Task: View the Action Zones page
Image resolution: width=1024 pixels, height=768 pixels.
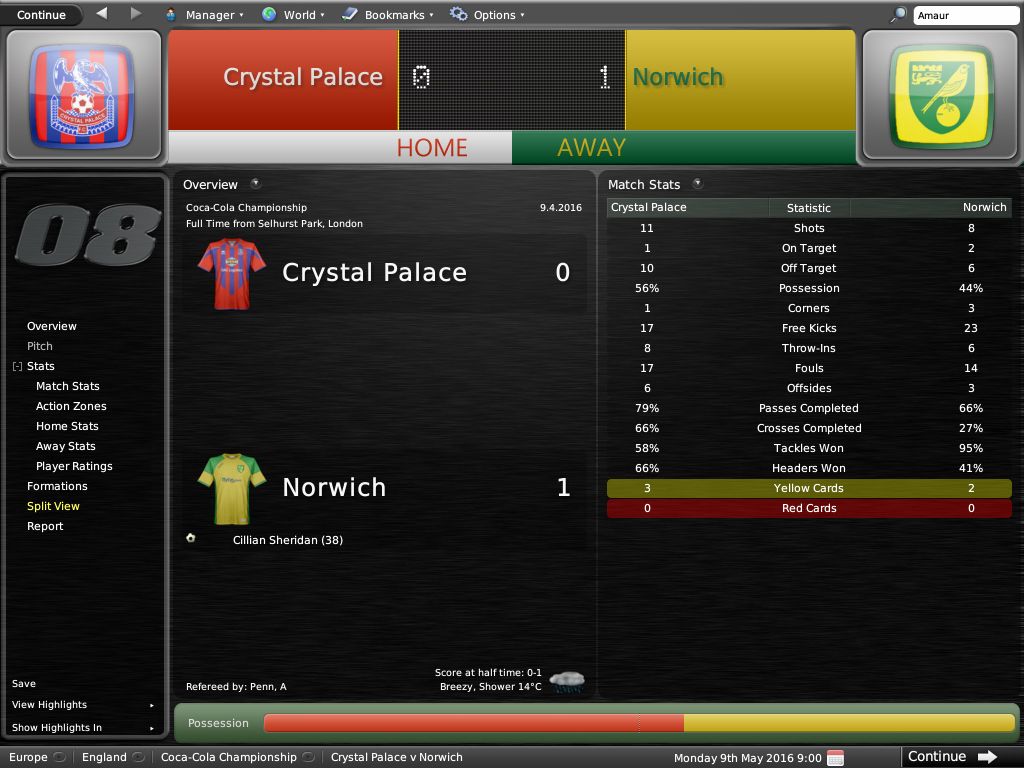Action: click(x=71, y=406)
